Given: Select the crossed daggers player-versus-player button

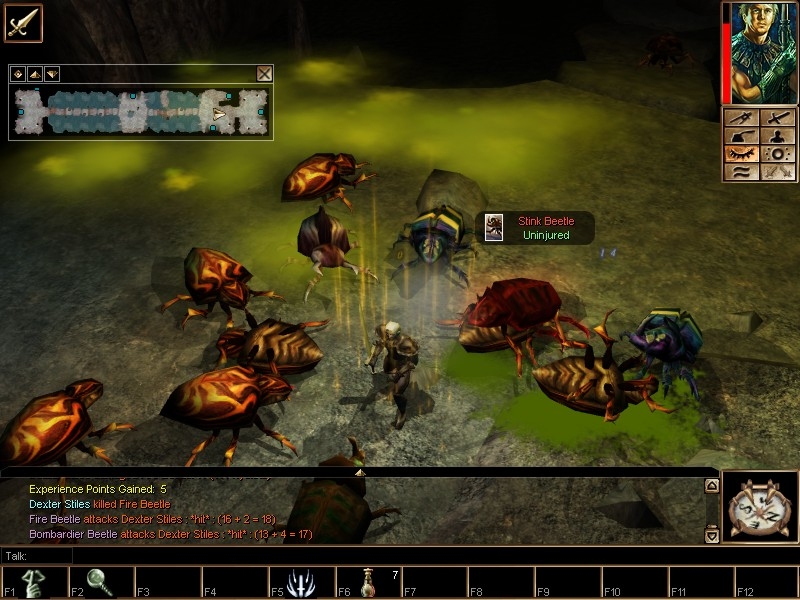Looking at the screenshot, I should point(777,172).
